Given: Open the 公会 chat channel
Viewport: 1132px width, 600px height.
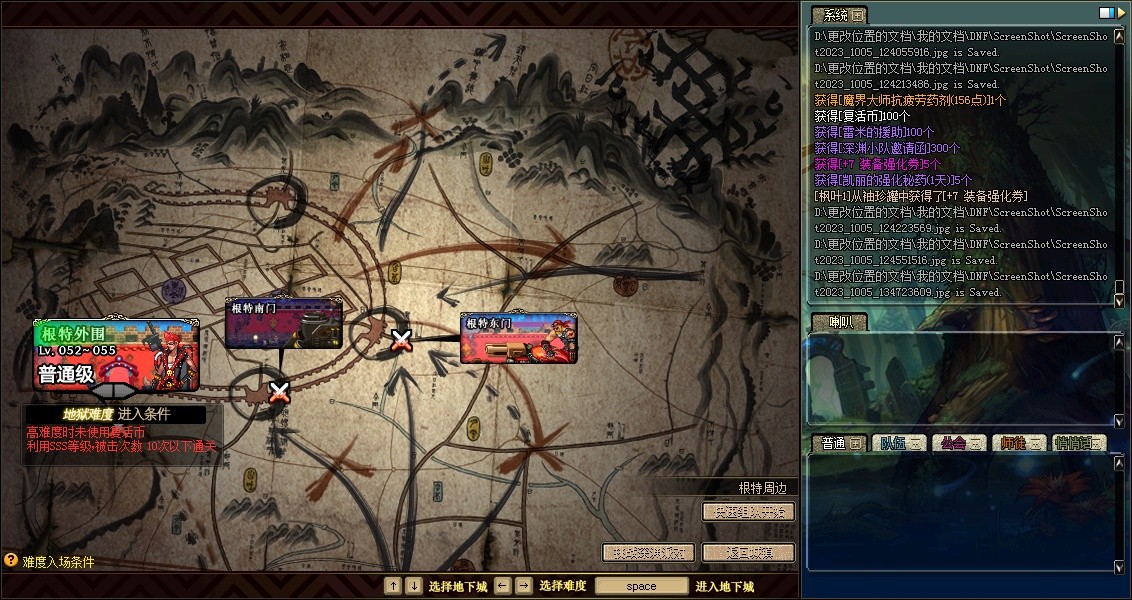Looking at the screenshot, I should (x=958, y=443).
